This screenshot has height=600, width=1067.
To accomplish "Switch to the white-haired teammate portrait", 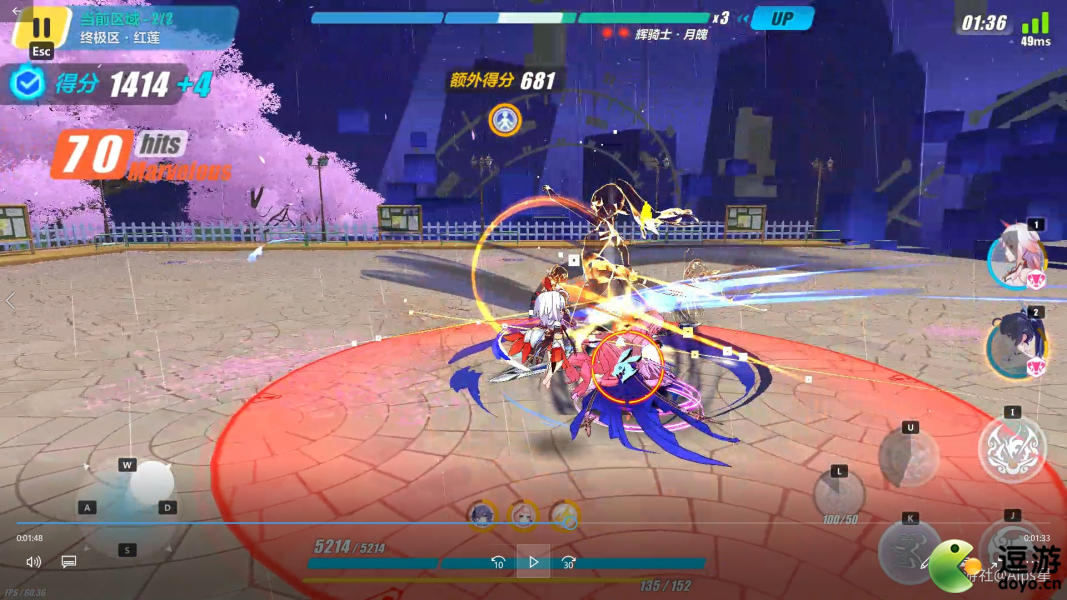I will [1018, 258].
